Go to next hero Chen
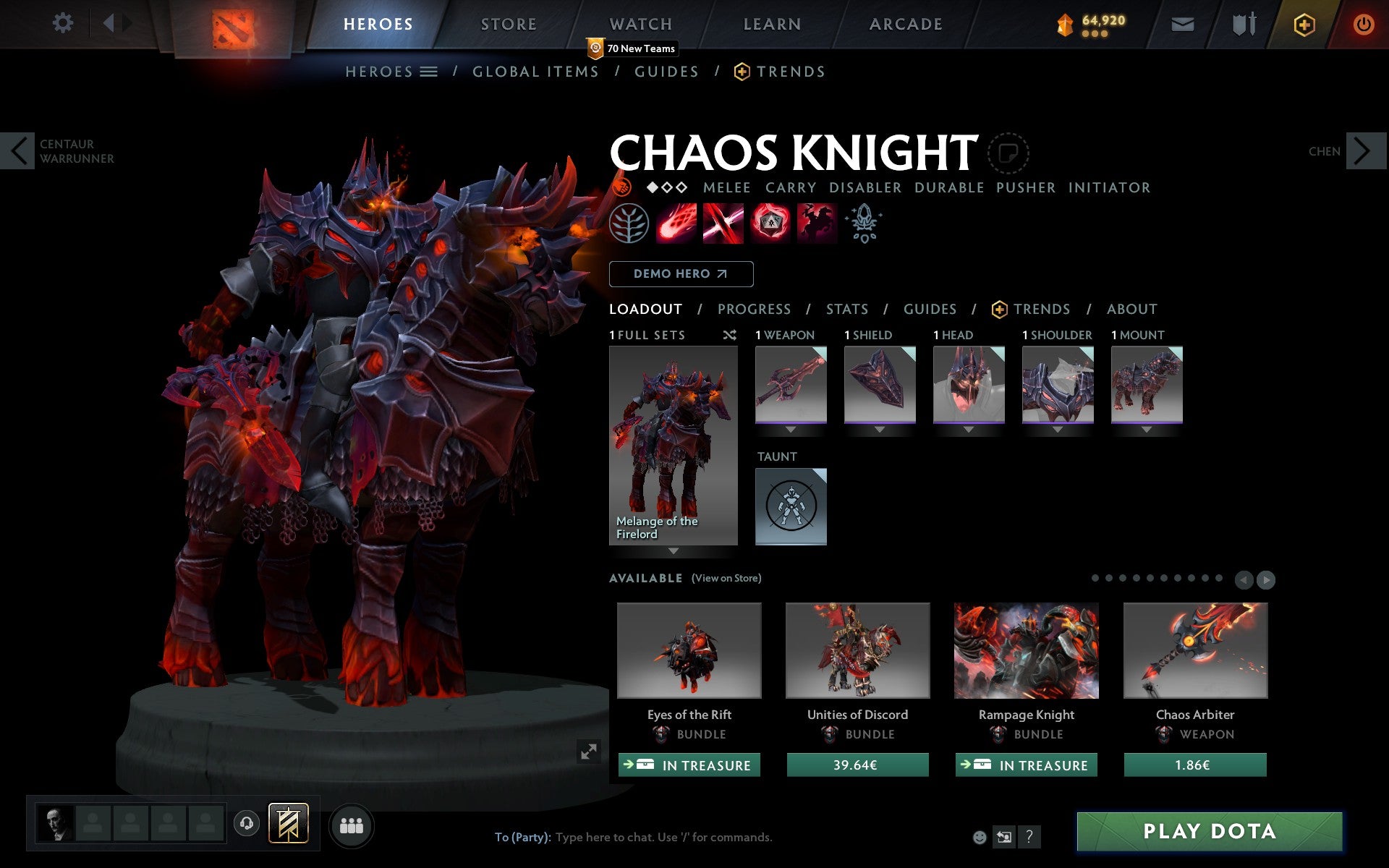Viewport: 1389px width, 868px height. tap(1363, 151)
